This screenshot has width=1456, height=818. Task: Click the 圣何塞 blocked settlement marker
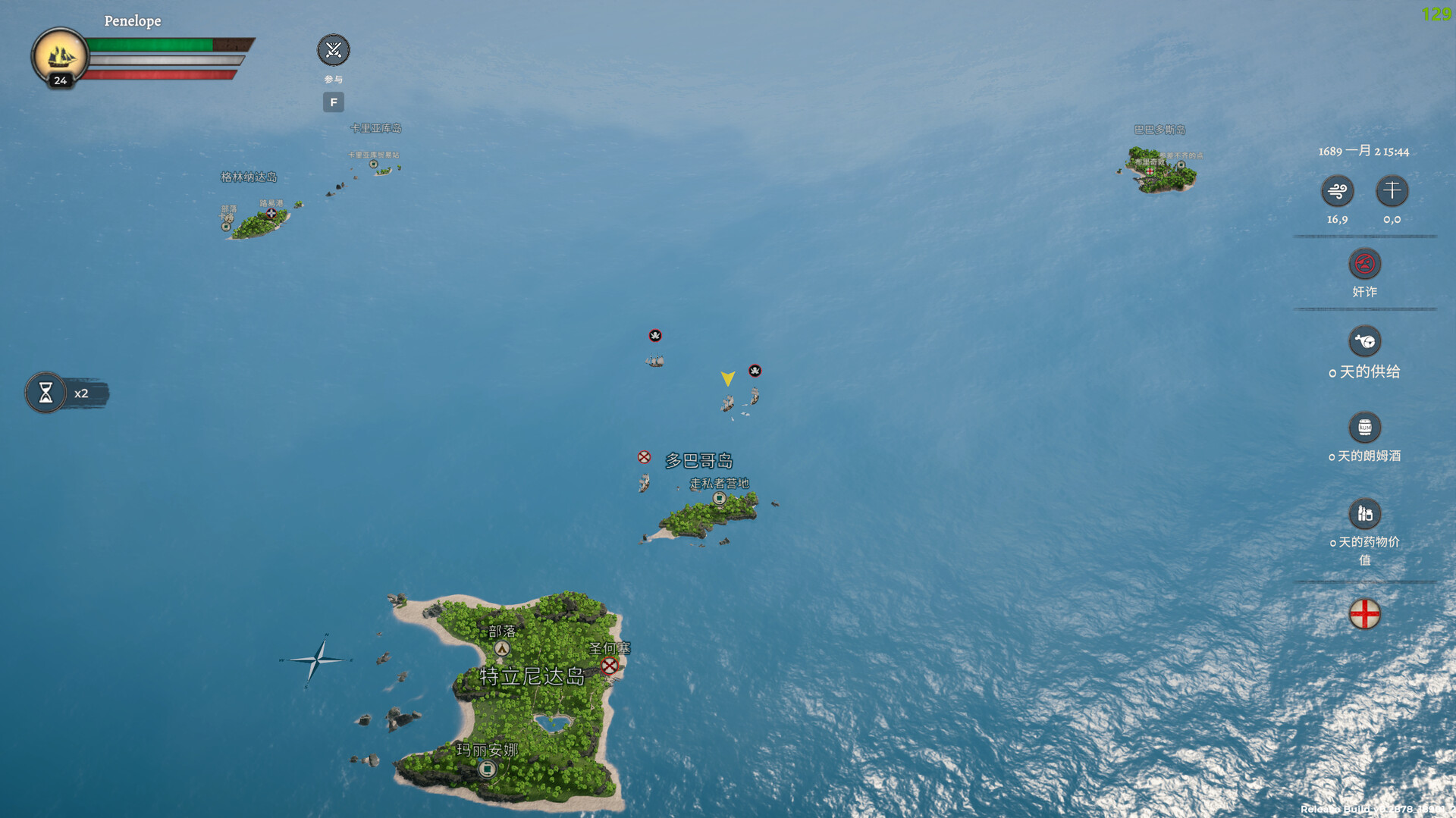pyautogui.click(x=608, y=667)
